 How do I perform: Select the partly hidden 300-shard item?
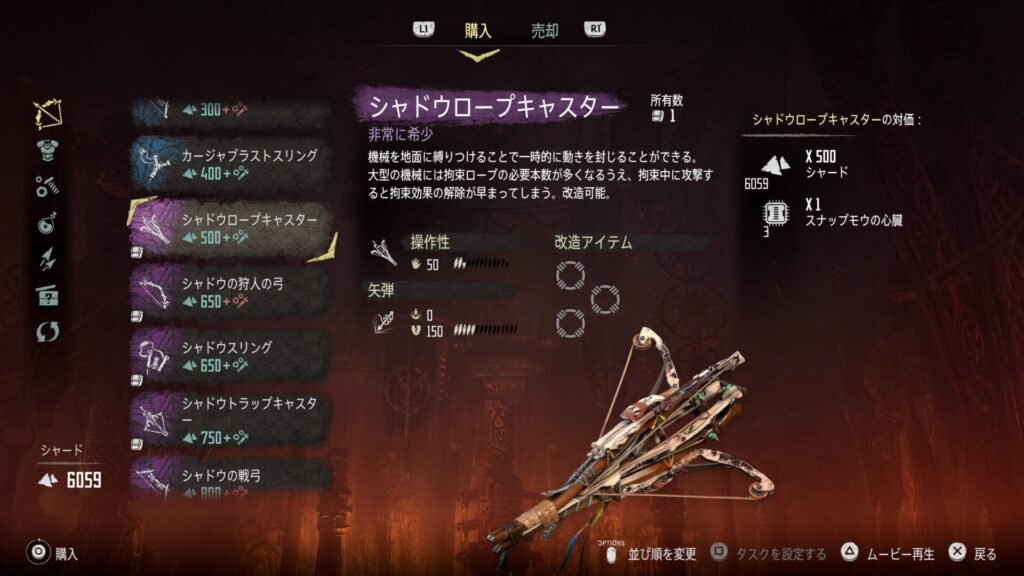229,110
